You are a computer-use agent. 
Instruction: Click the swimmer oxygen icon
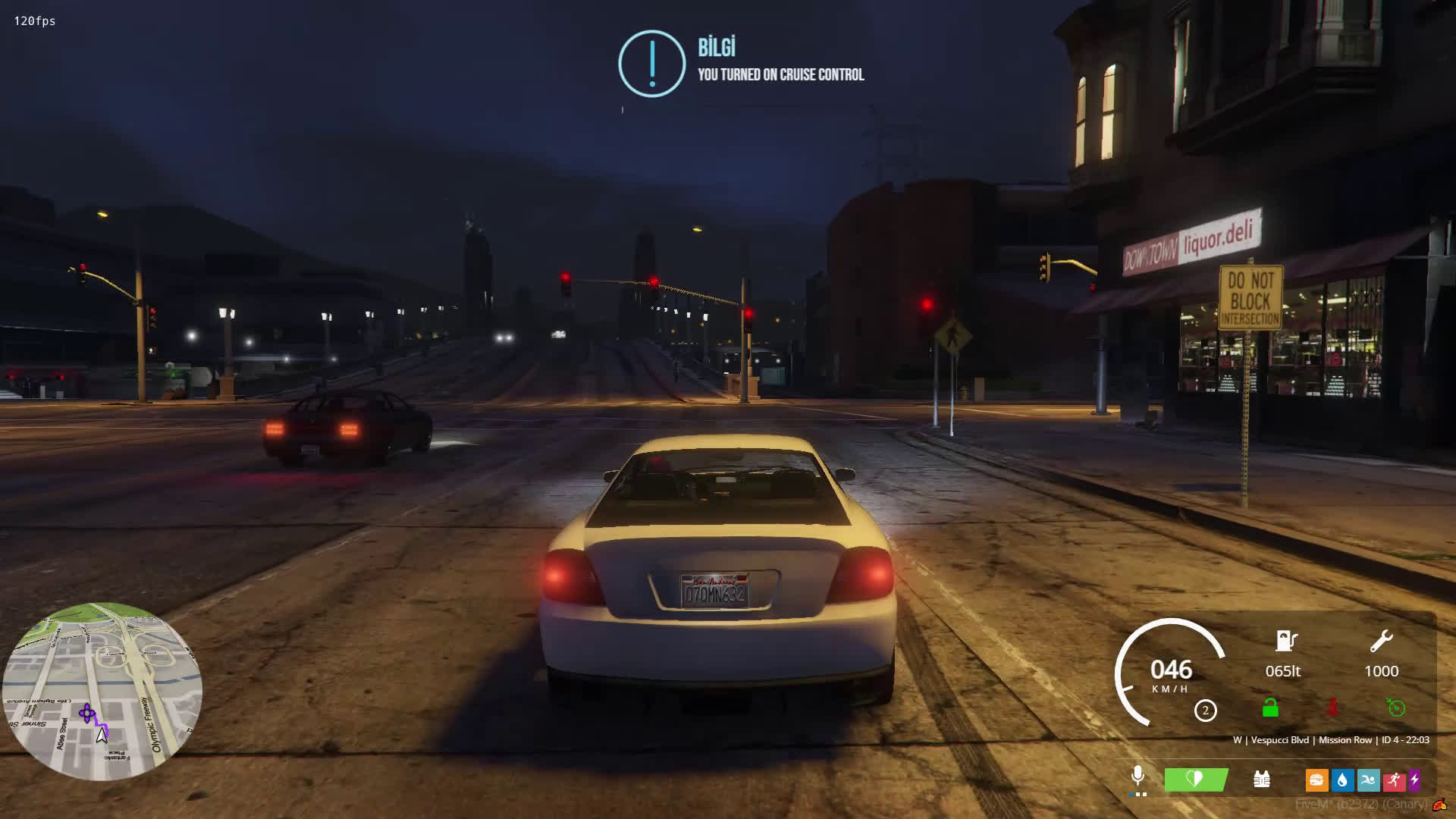[x=1369, y=780]
